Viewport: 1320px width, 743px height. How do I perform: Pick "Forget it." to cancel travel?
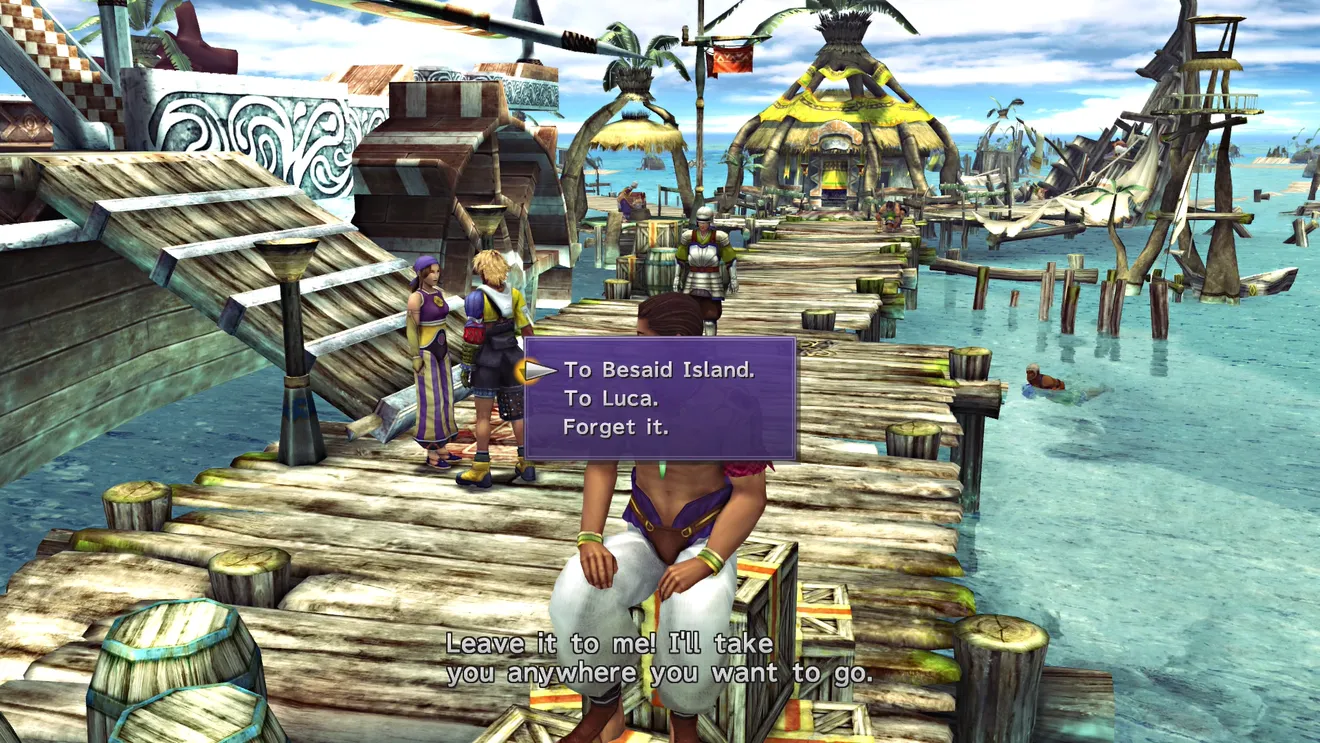[x=615, y=427]
